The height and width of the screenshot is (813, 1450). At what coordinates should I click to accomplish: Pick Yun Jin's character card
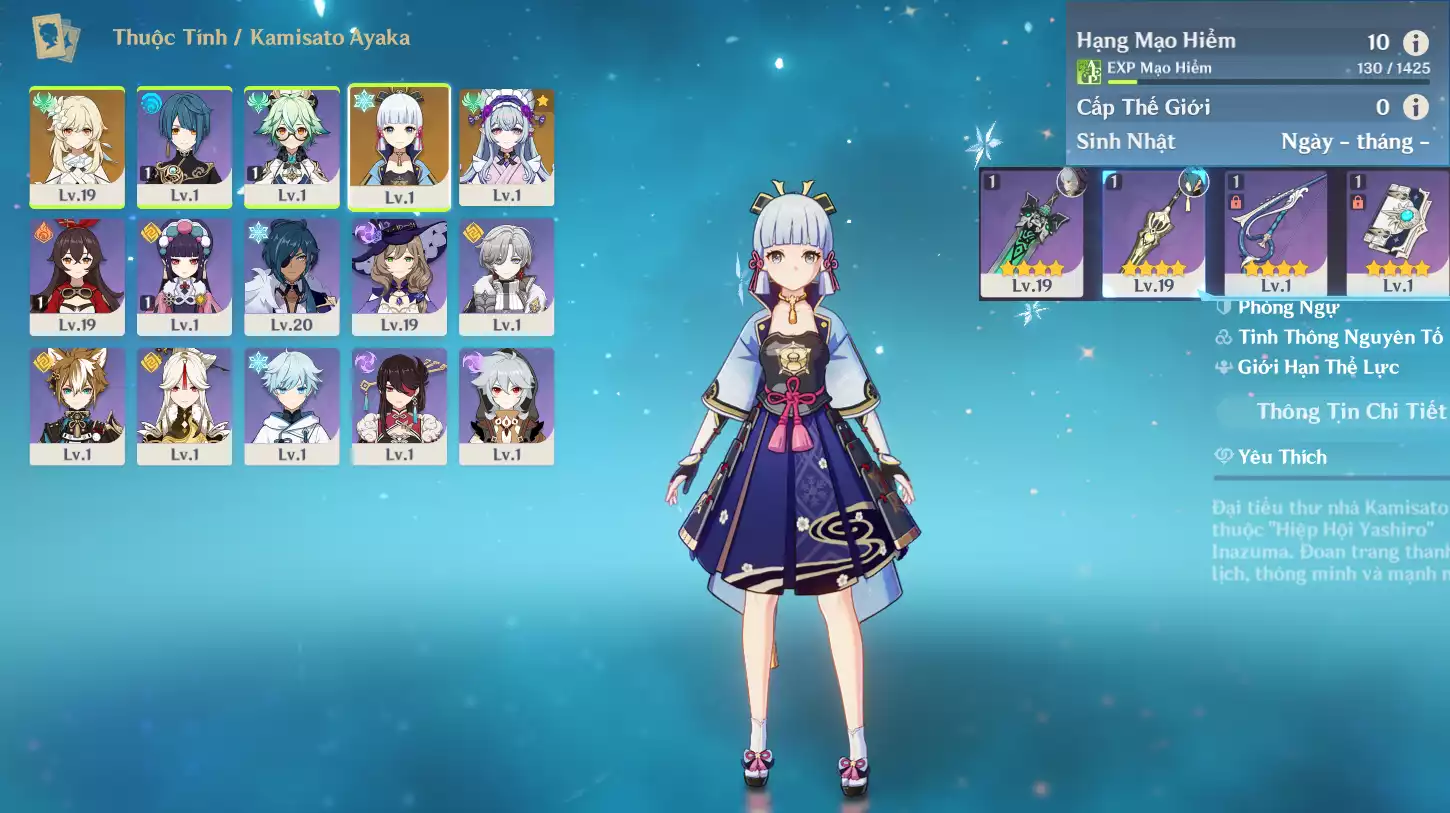coord(184,276)
